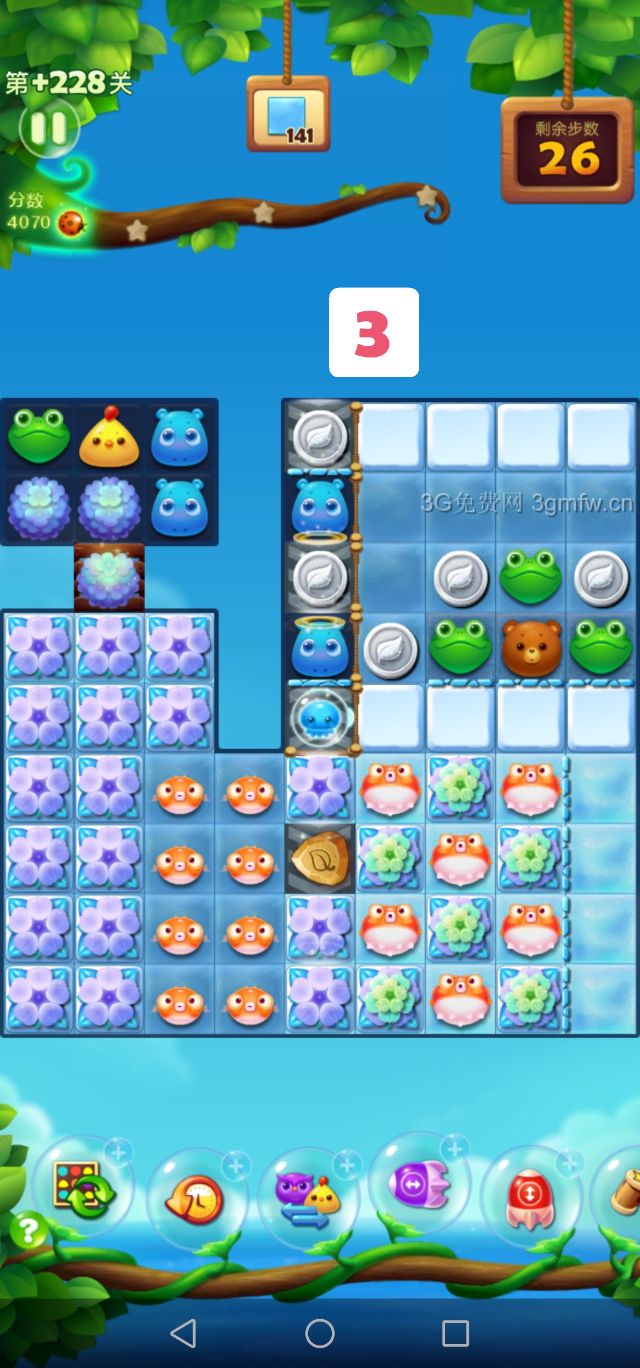Pause the game with the pause button
The width and height of the screenshot is (640, 1368).
(47, 128)
